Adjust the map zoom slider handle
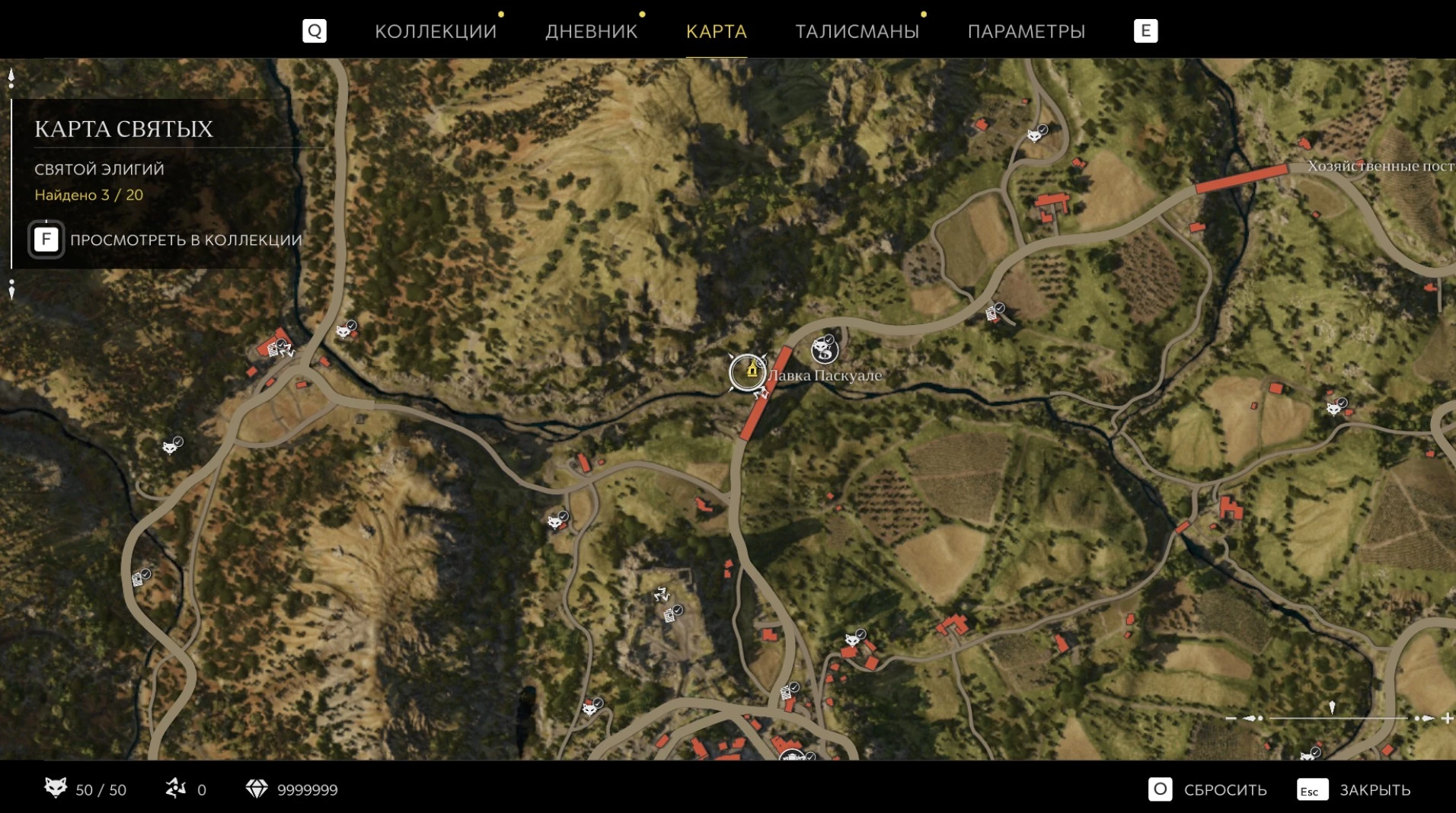Image resolution: width=1456 pixels, height=813 pixels. (1332, 709)
